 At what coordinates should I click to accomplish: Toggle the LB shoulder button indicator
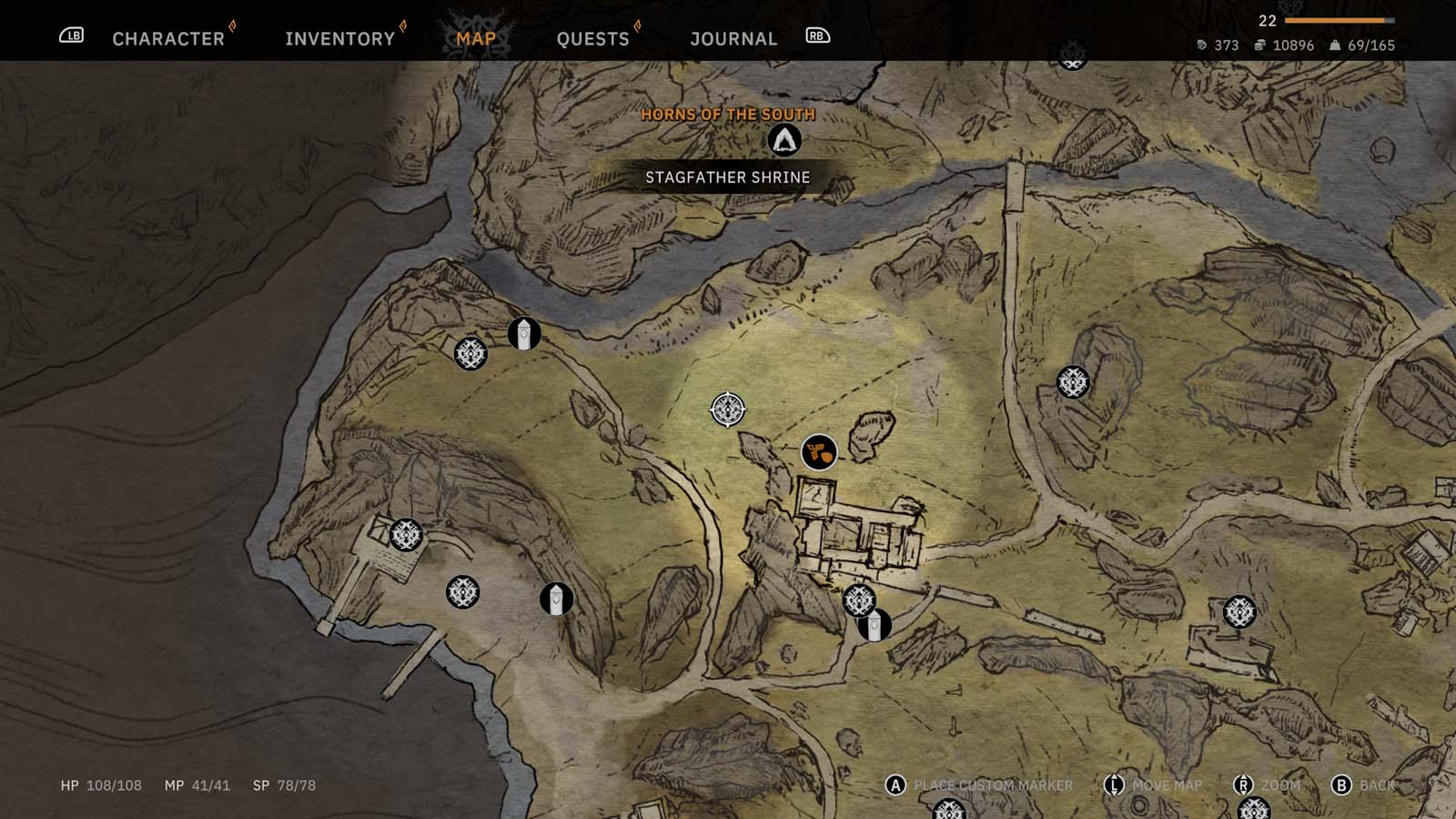click(73, 35)
